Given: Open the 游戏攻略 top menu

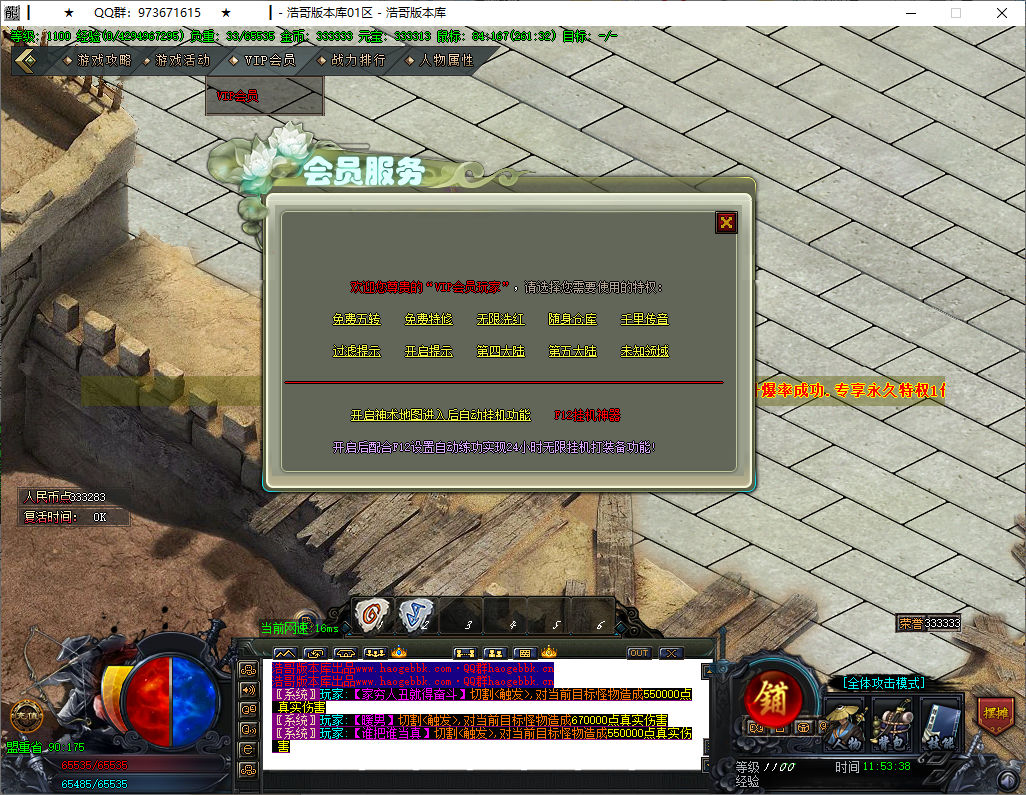Looking at the screenshot, I should tap(103, 60).
